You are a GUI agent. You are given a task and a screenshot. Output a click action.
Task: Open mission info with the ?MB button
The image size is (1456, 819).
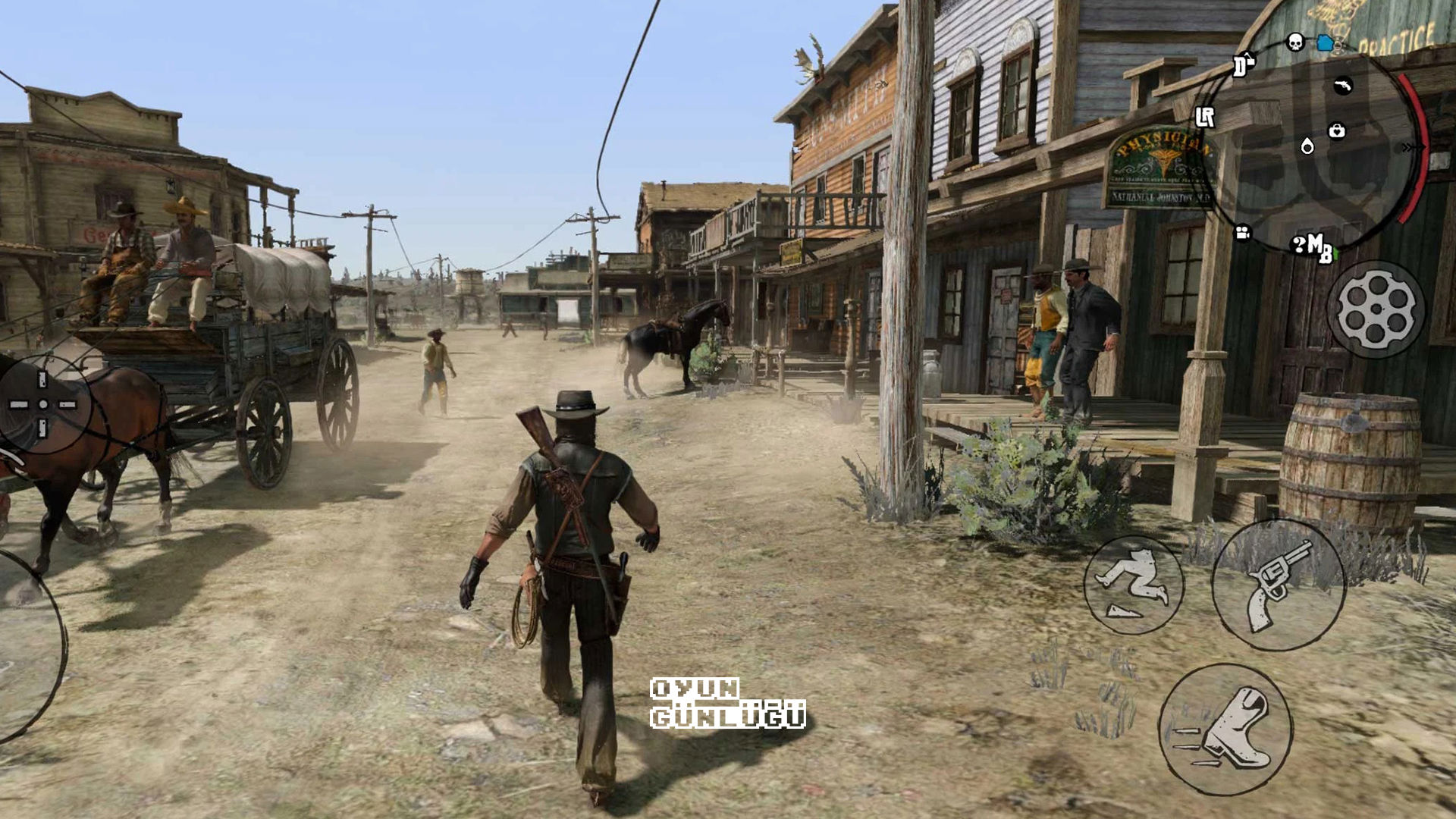tap(1311, 247)
